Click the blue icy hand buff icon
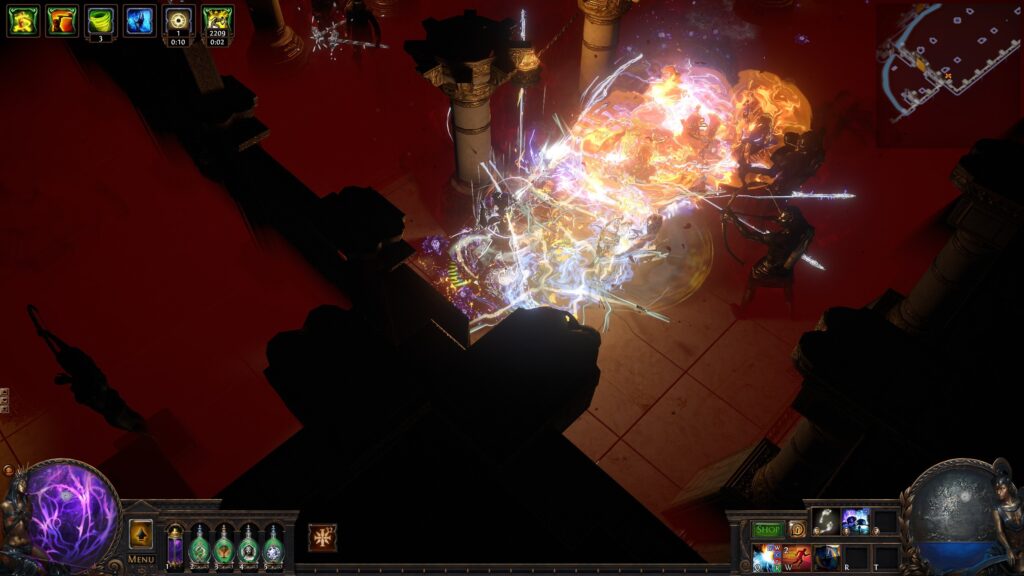The image size is (1024, 576). (x=139, y=20)
